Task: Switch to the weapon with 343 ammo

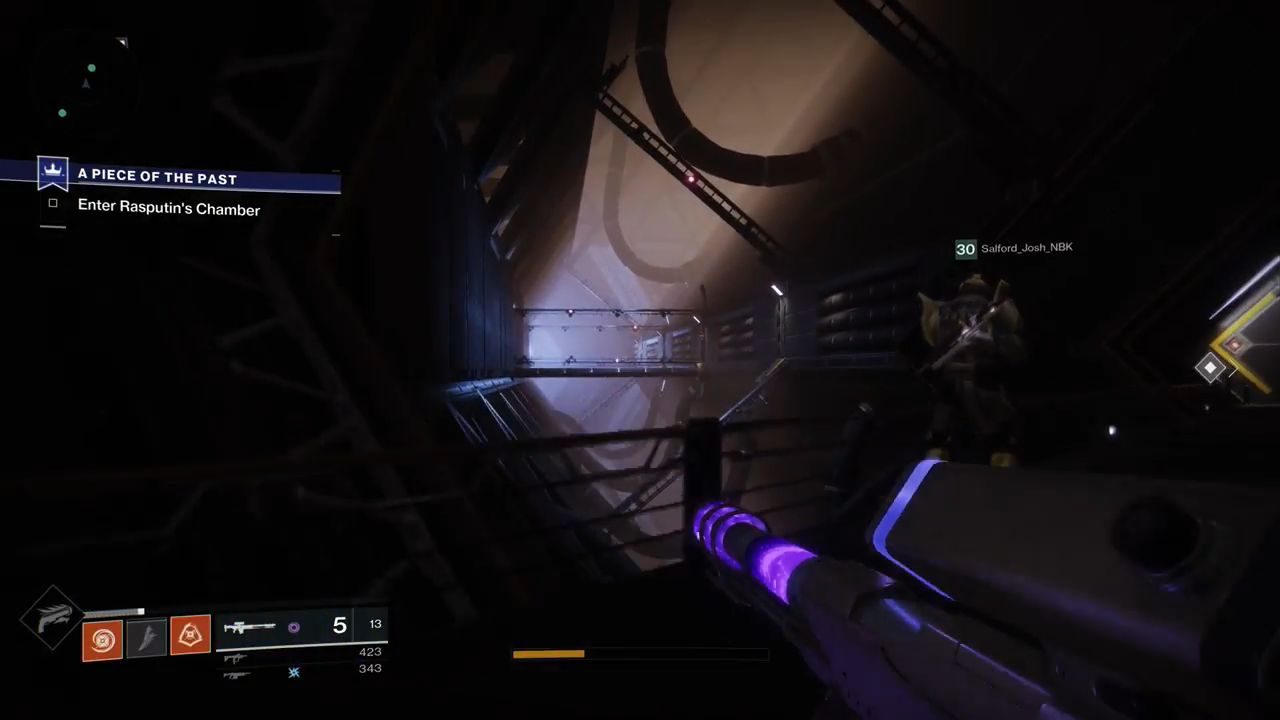Action: [x=236, y=675]
